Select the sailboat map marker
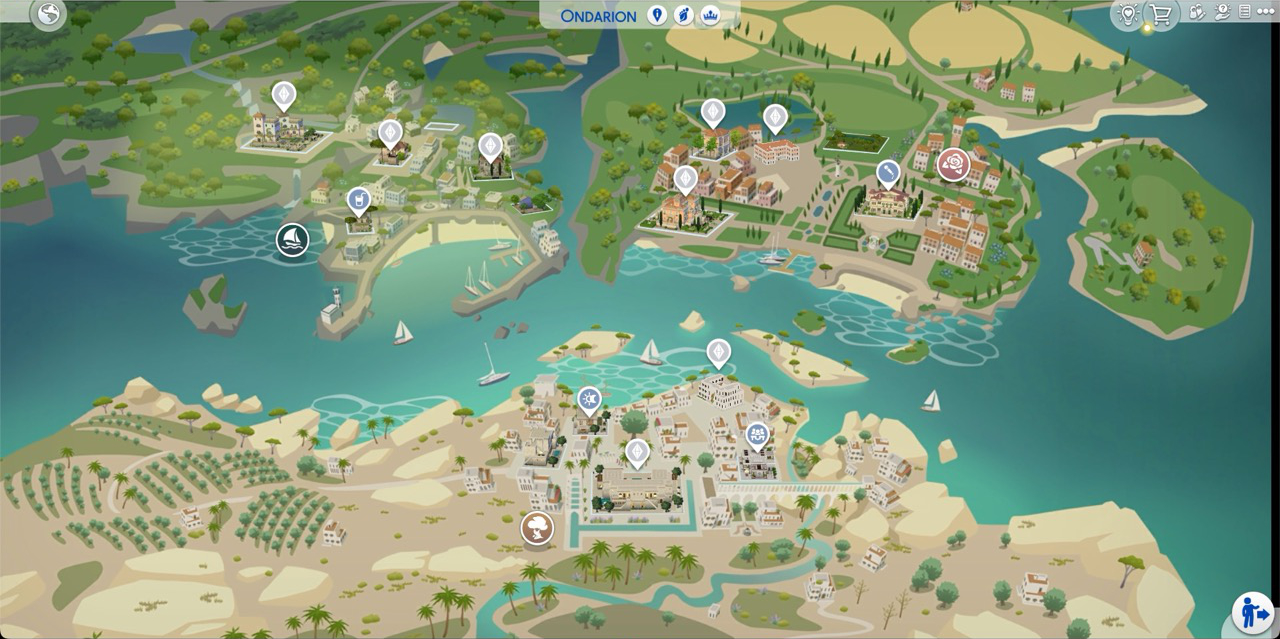 tap(292, 240)
